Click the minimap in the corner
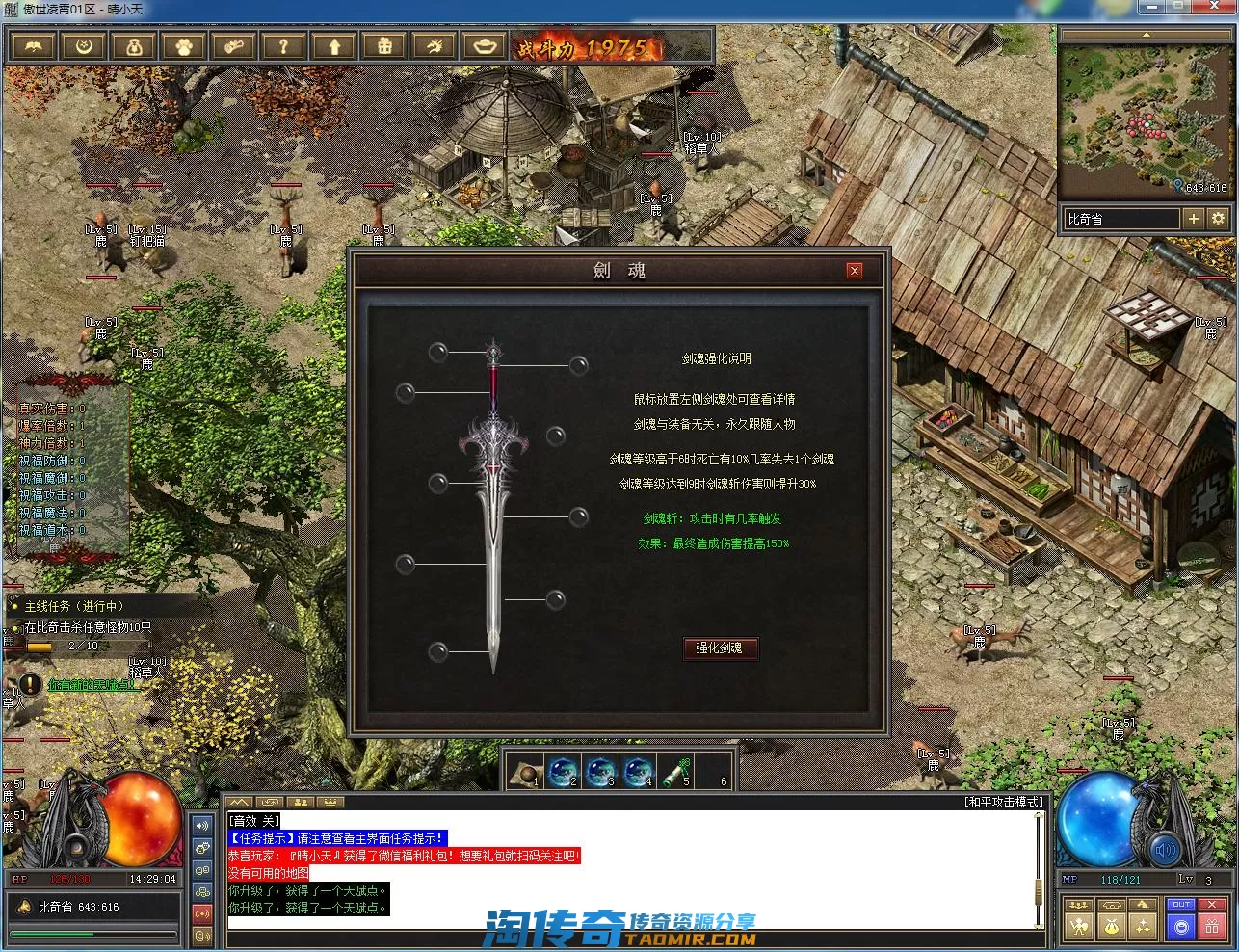 [1145, 118]
